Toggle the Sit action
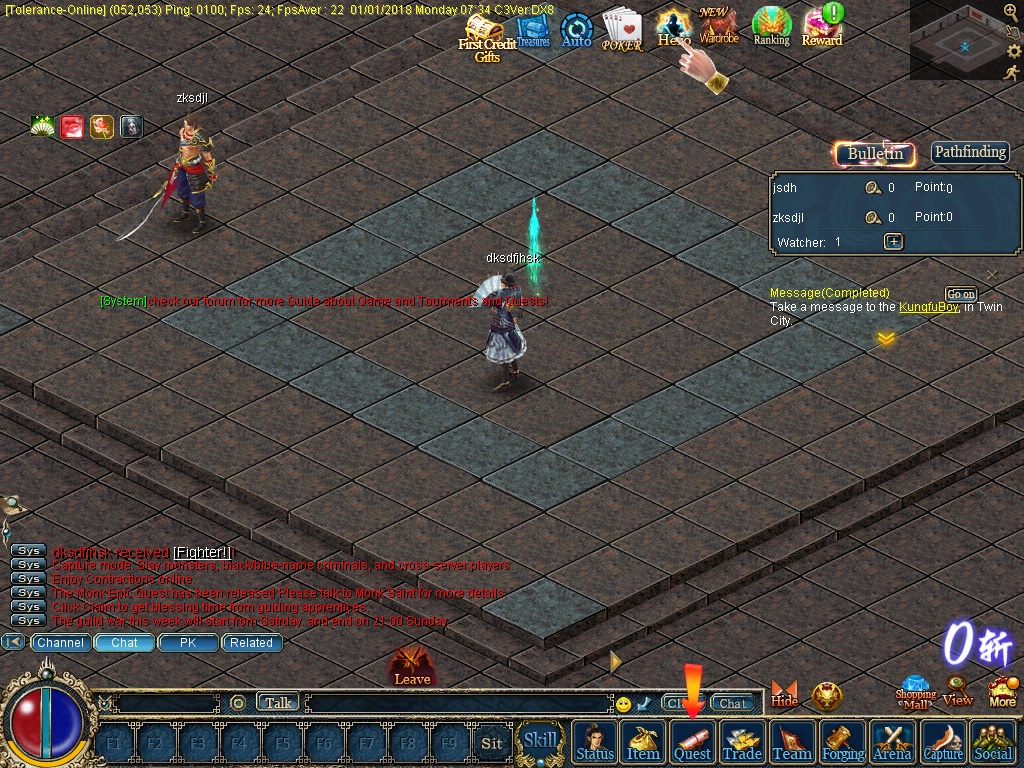 click(491, 743)
